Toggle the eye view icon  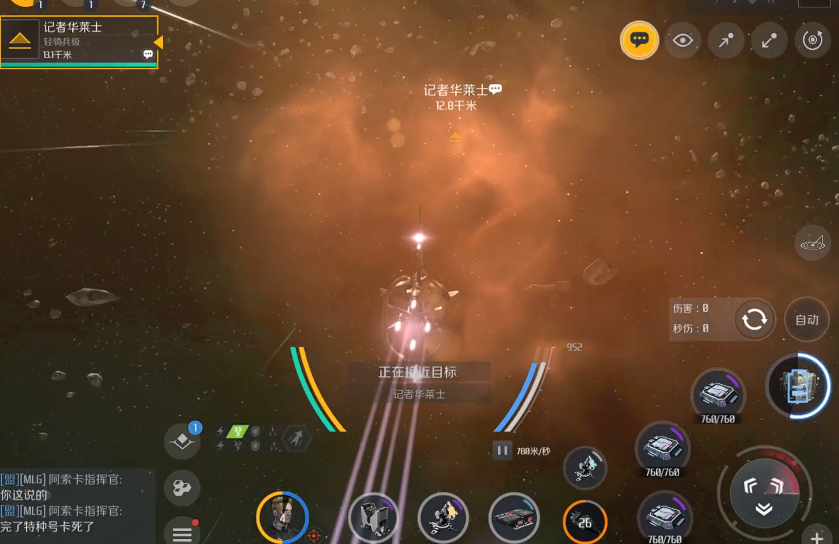click(683, 40)
